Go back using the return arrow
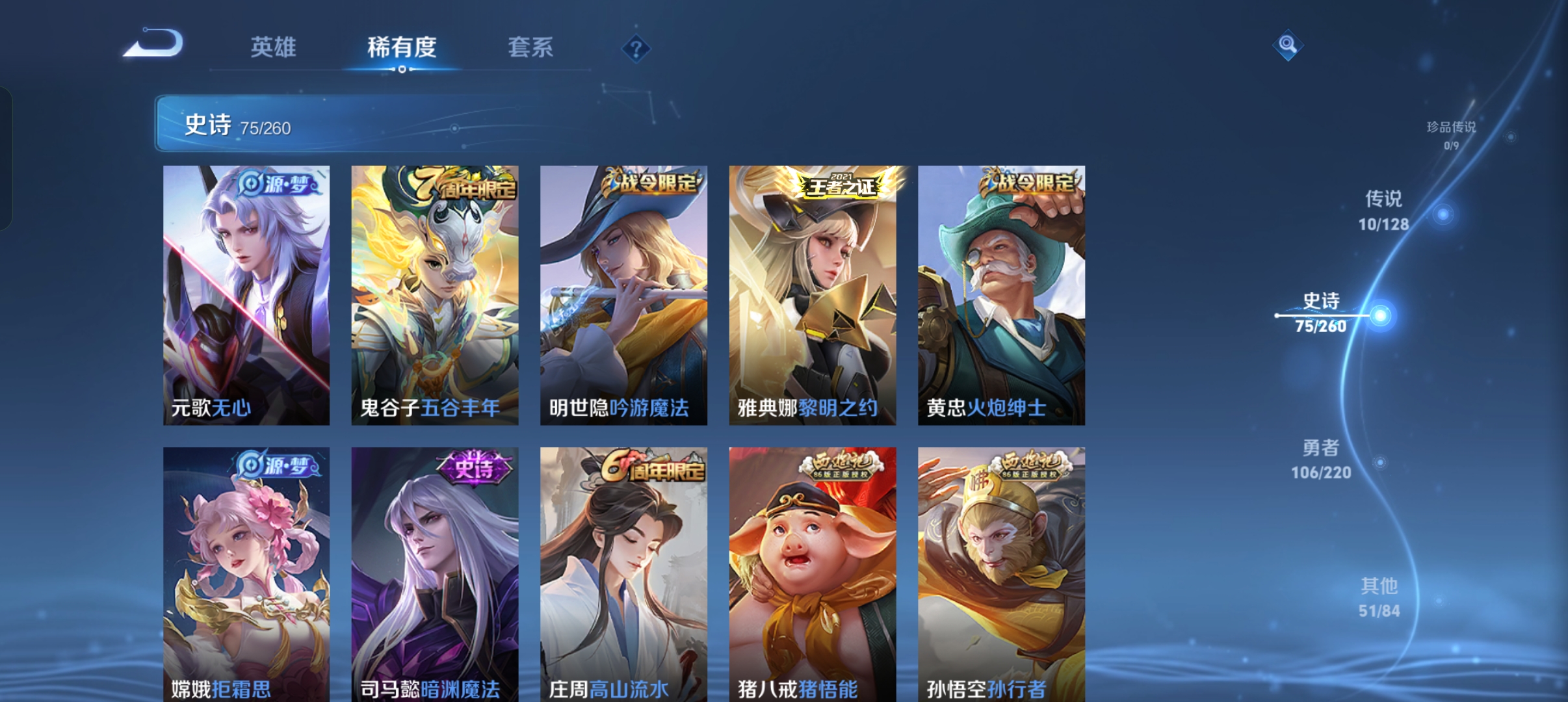 (x=154, y=44)
